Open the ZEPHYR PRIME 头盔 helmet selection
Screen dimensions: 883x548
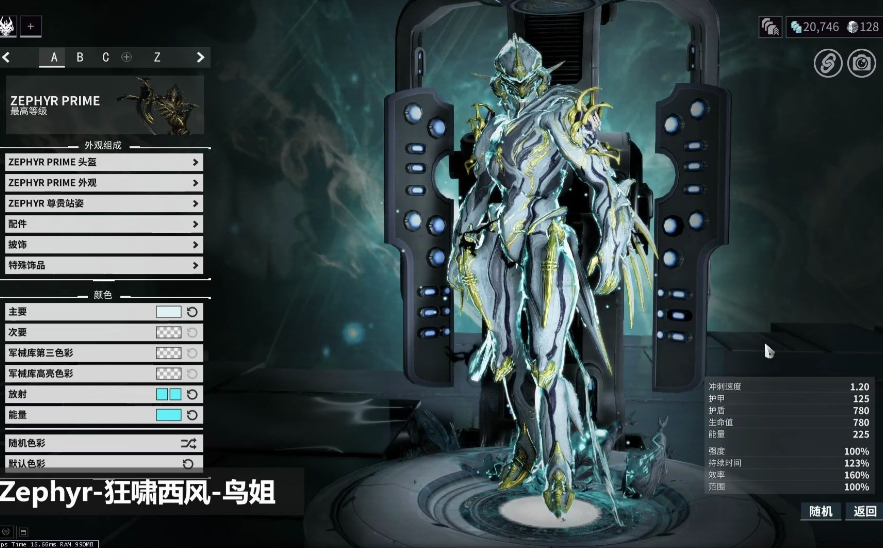point(104,162)
